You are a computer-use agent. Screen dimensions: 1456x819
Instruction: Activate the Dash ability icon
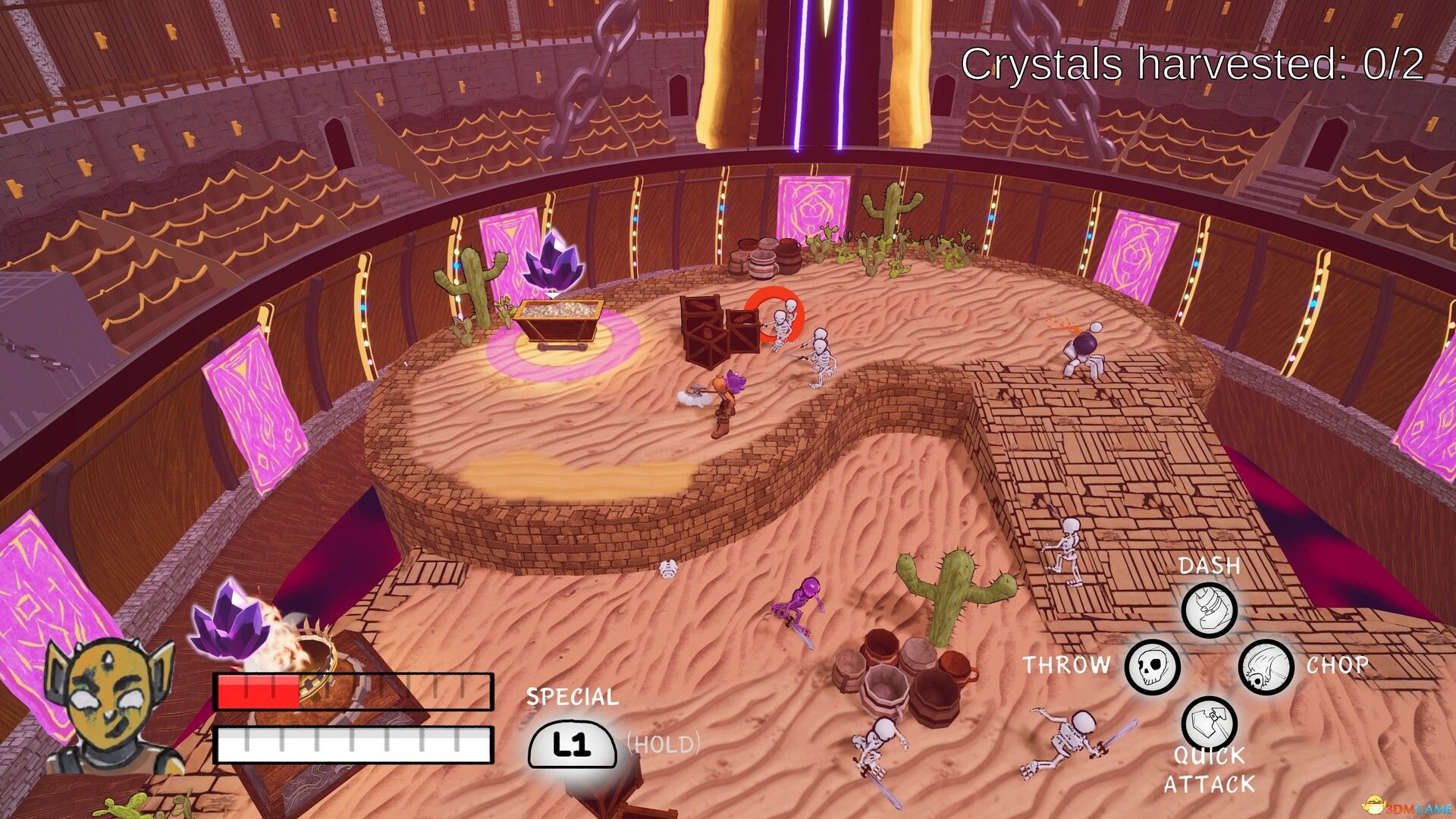click(1209, 610)
